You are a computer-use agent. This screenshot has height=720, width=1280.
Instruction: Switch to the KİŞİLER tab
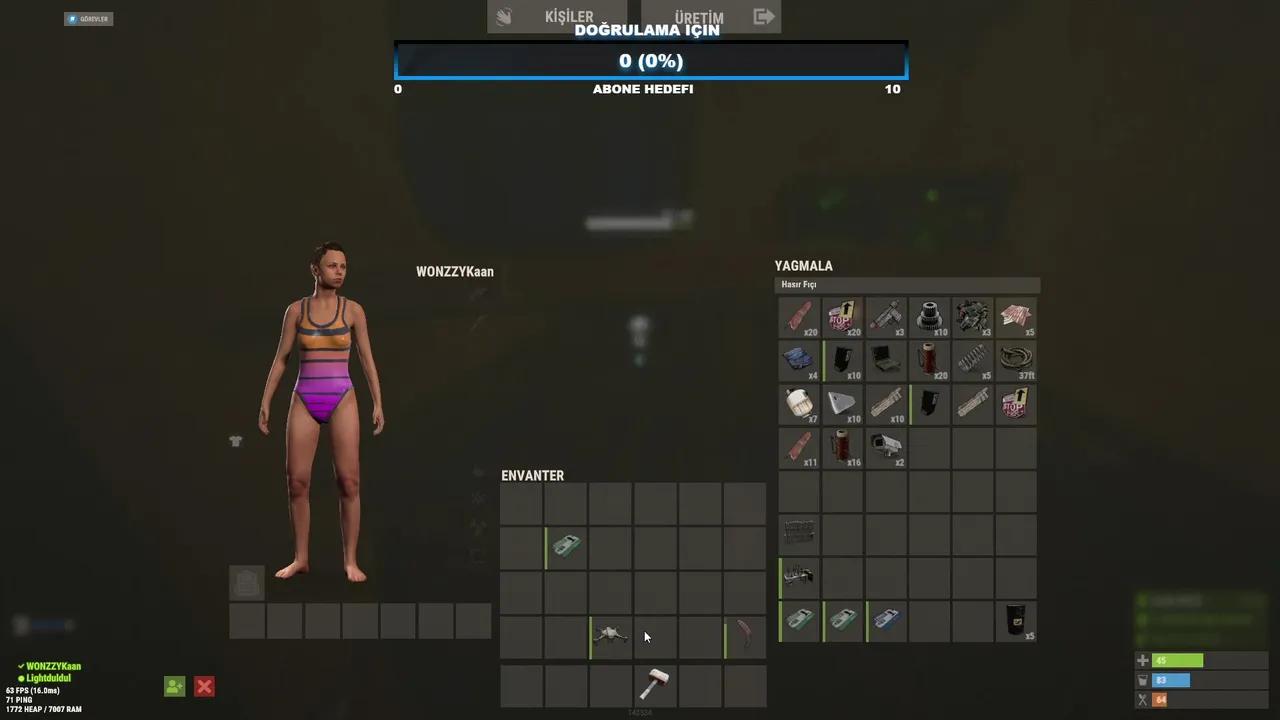point(569,16)
